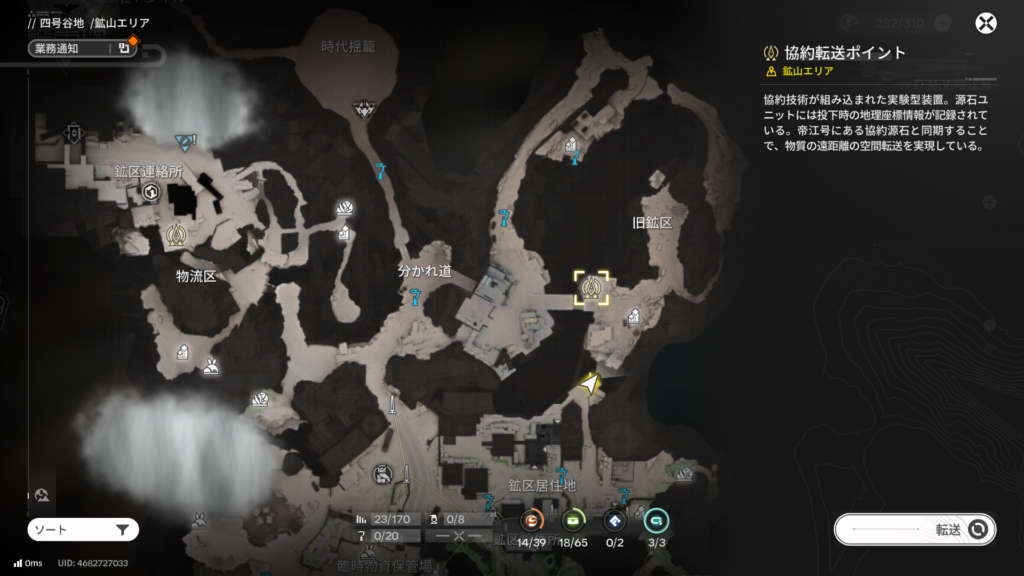Select the spiky crest marker below 時代揺籠
Screen dimensions: 1024x576
tap(364, 108)
